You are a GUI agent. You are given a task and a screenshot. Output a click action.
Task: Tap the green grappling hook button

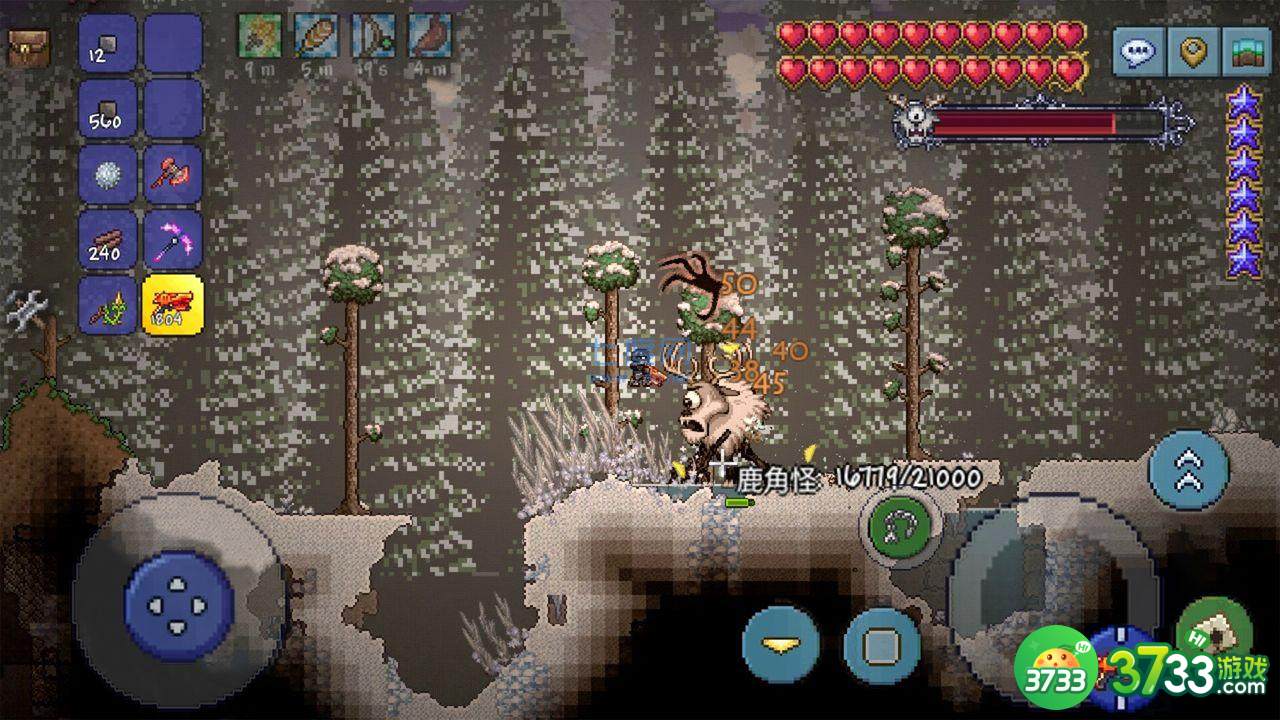coord(901,523)
